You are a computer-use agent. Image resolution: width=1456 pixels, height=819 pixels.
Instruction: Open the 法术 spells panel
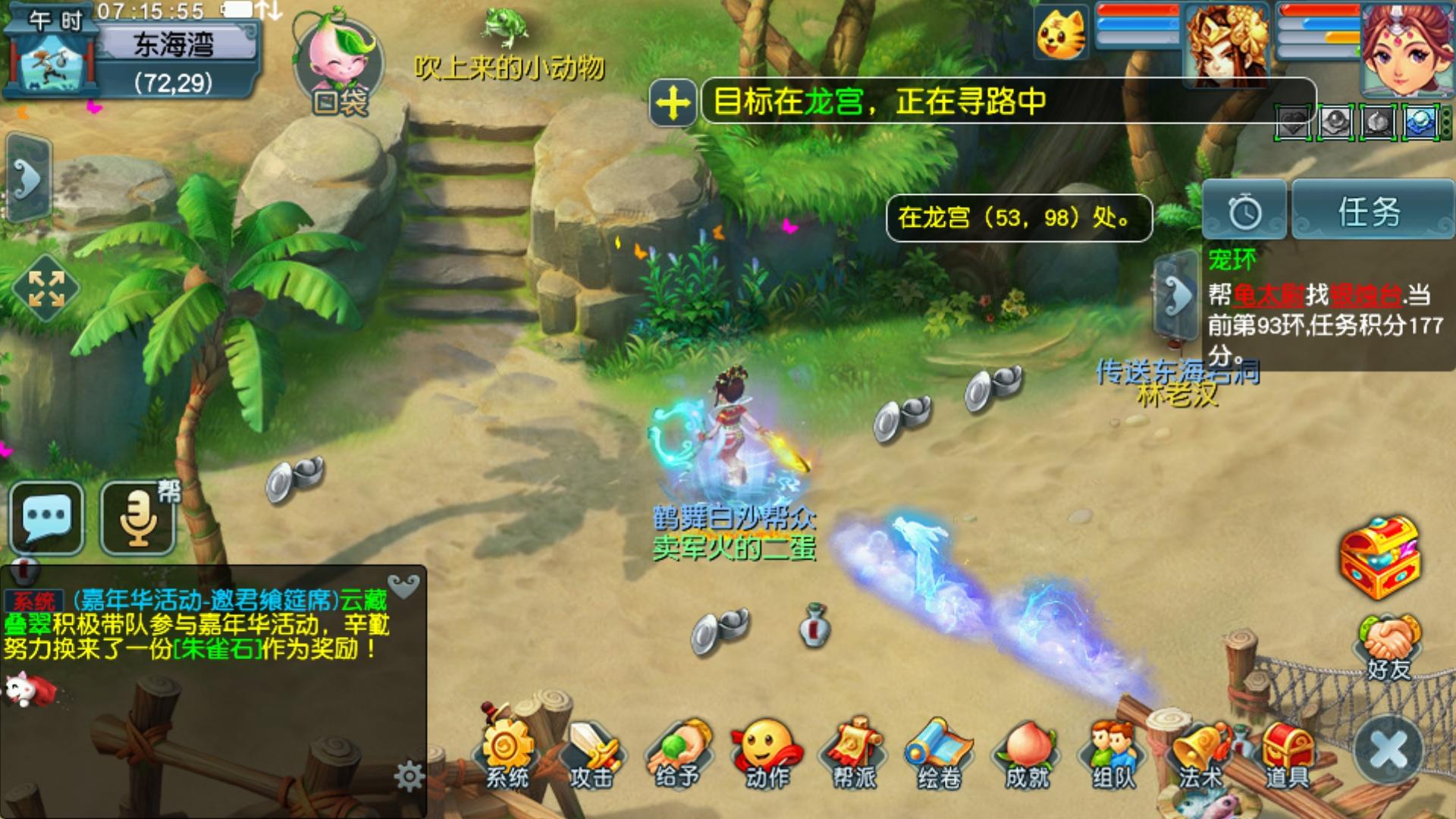(x=1200, y=753)
